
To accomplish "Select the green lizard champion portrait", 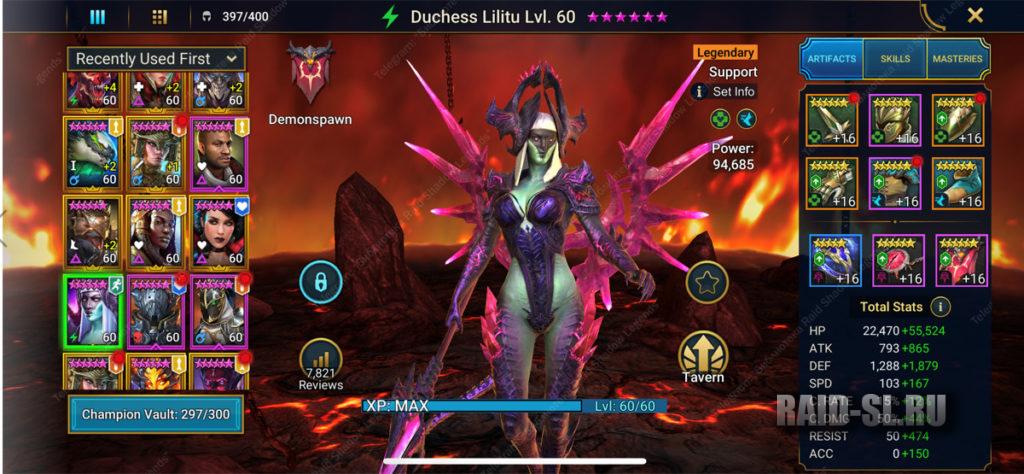I will click(x=93, y=152).
